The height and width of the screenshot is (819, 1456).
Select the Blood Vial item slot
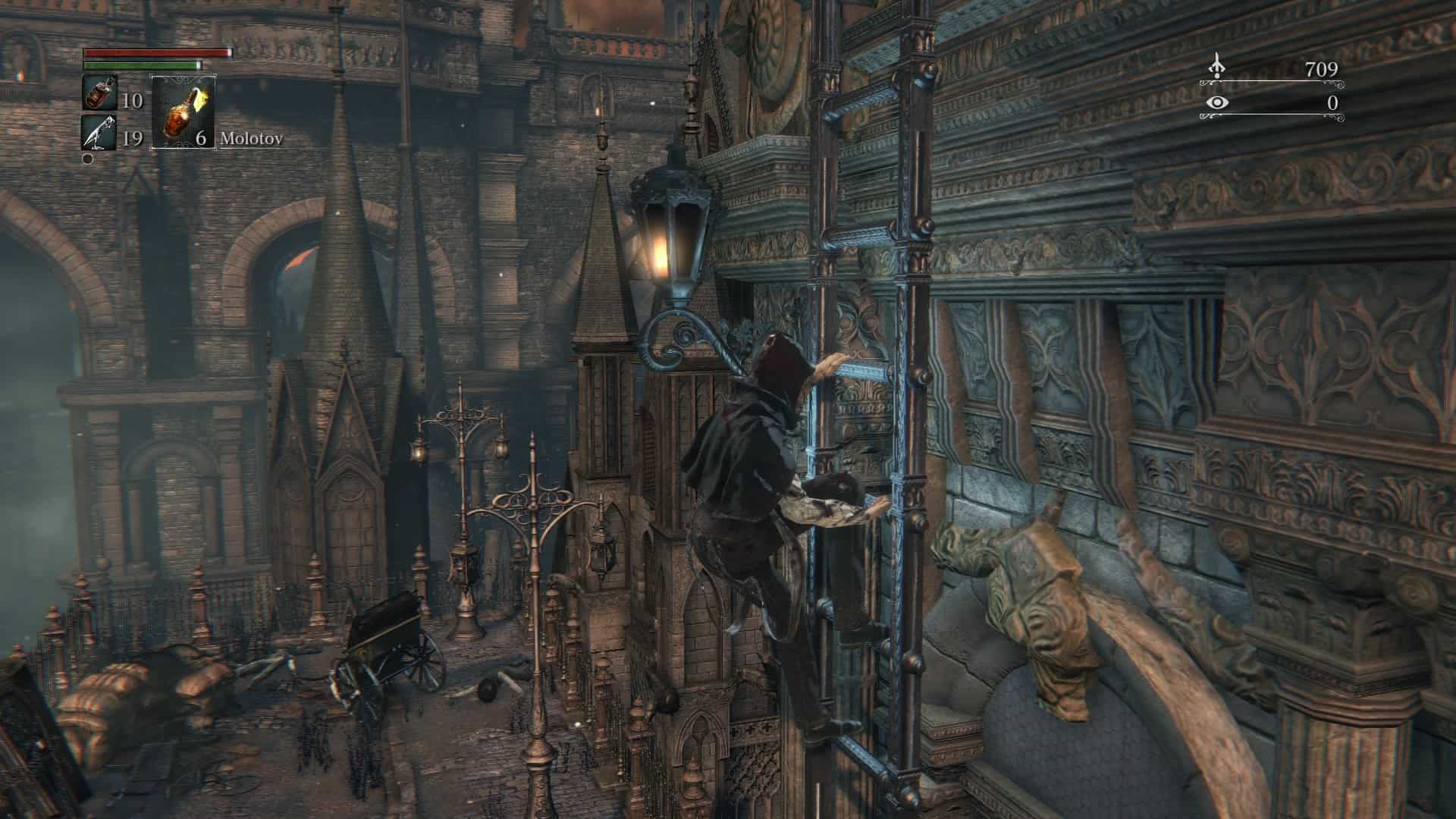(99, 94)
